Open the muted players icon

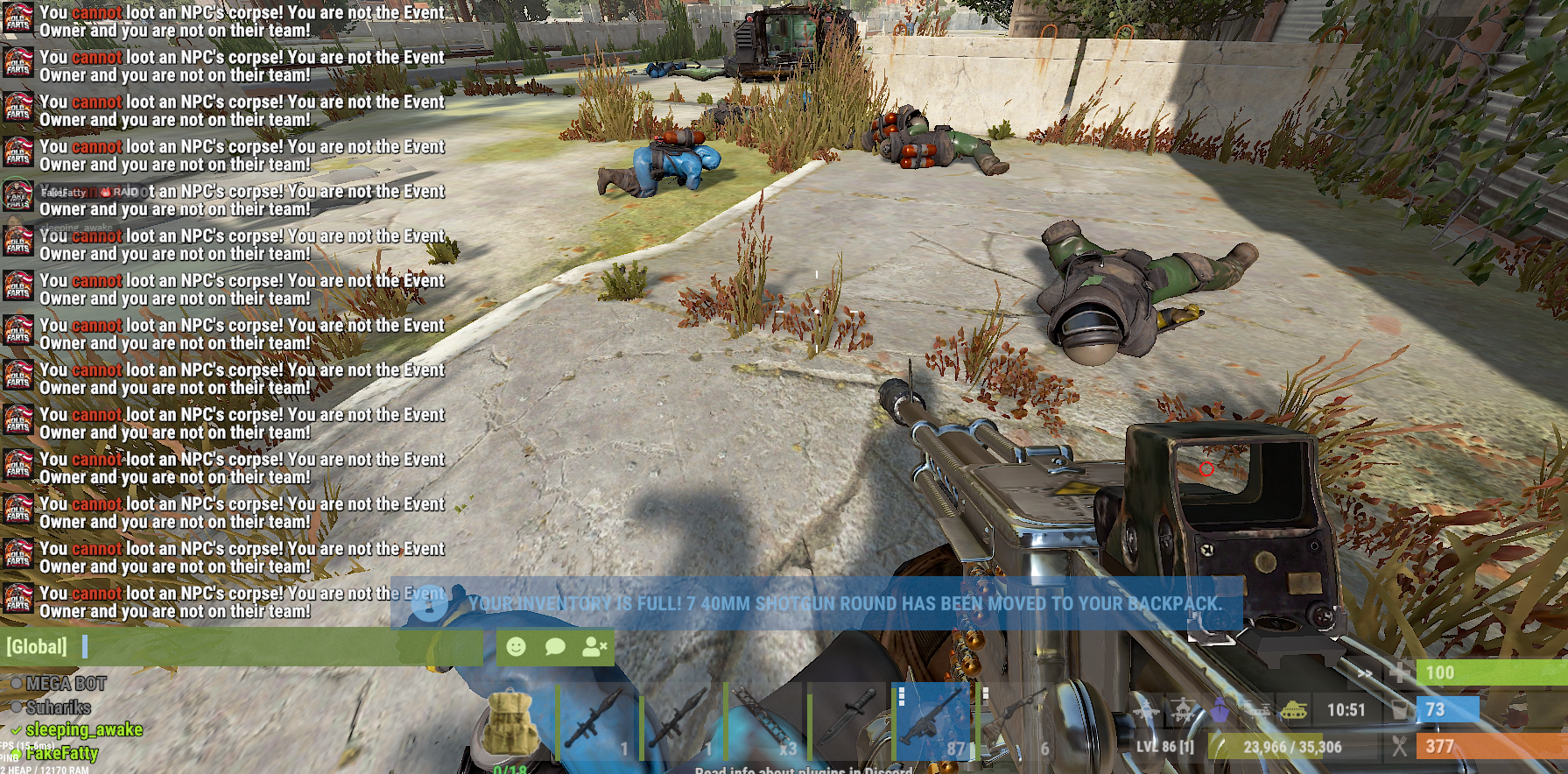[x=594, y=647]
